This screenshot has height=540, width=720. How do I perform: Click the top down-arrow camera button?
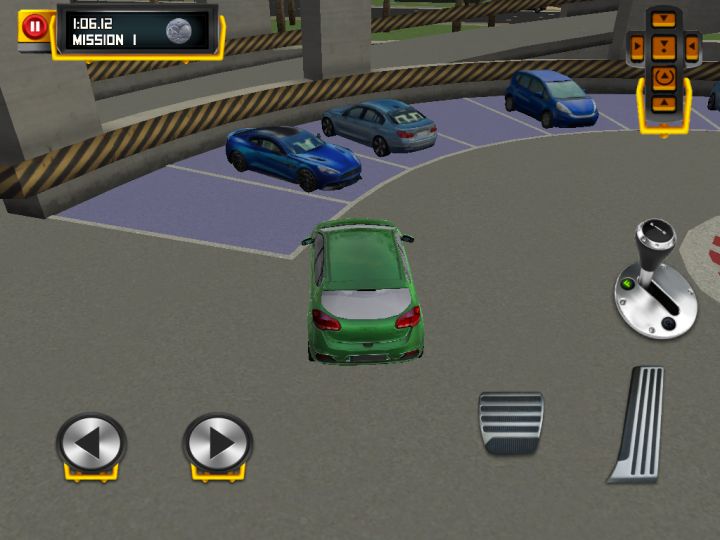664,19
